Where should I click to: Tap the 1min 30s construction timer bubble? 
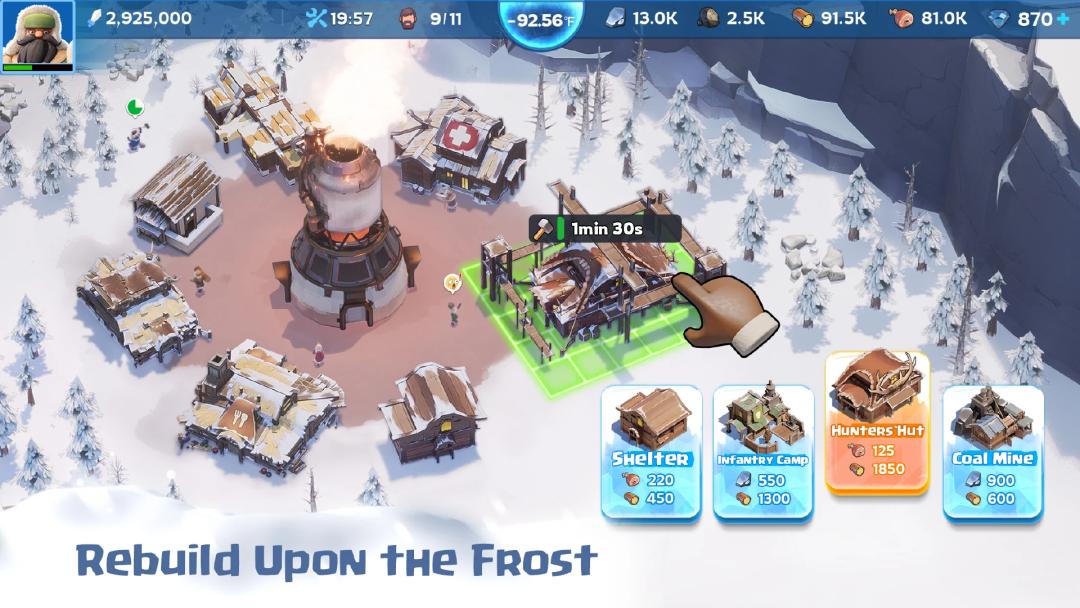[604, 228]
